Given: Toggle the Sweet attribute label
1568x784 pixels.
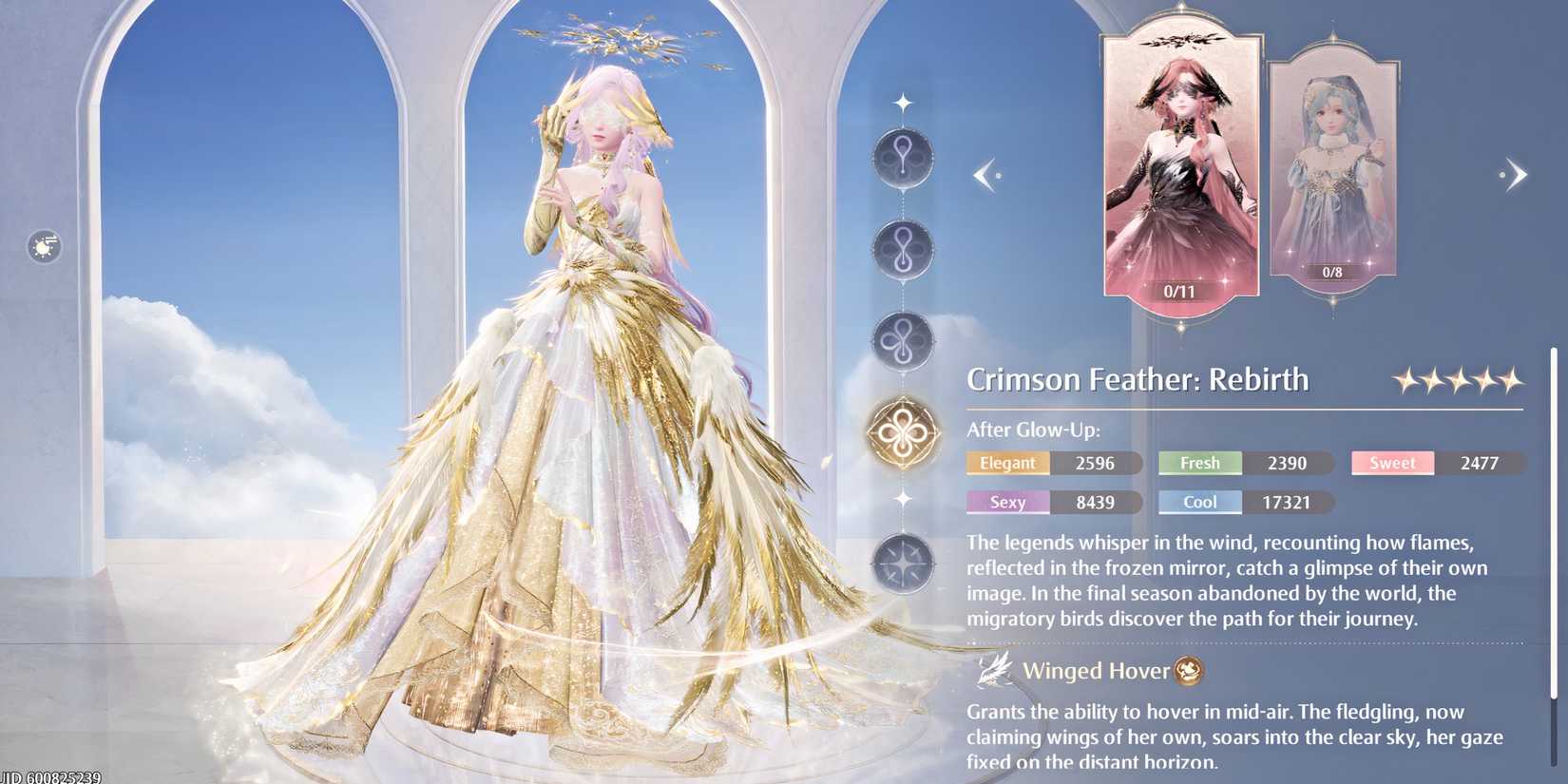Looking at the screenshot, I should pos(1392,463).
